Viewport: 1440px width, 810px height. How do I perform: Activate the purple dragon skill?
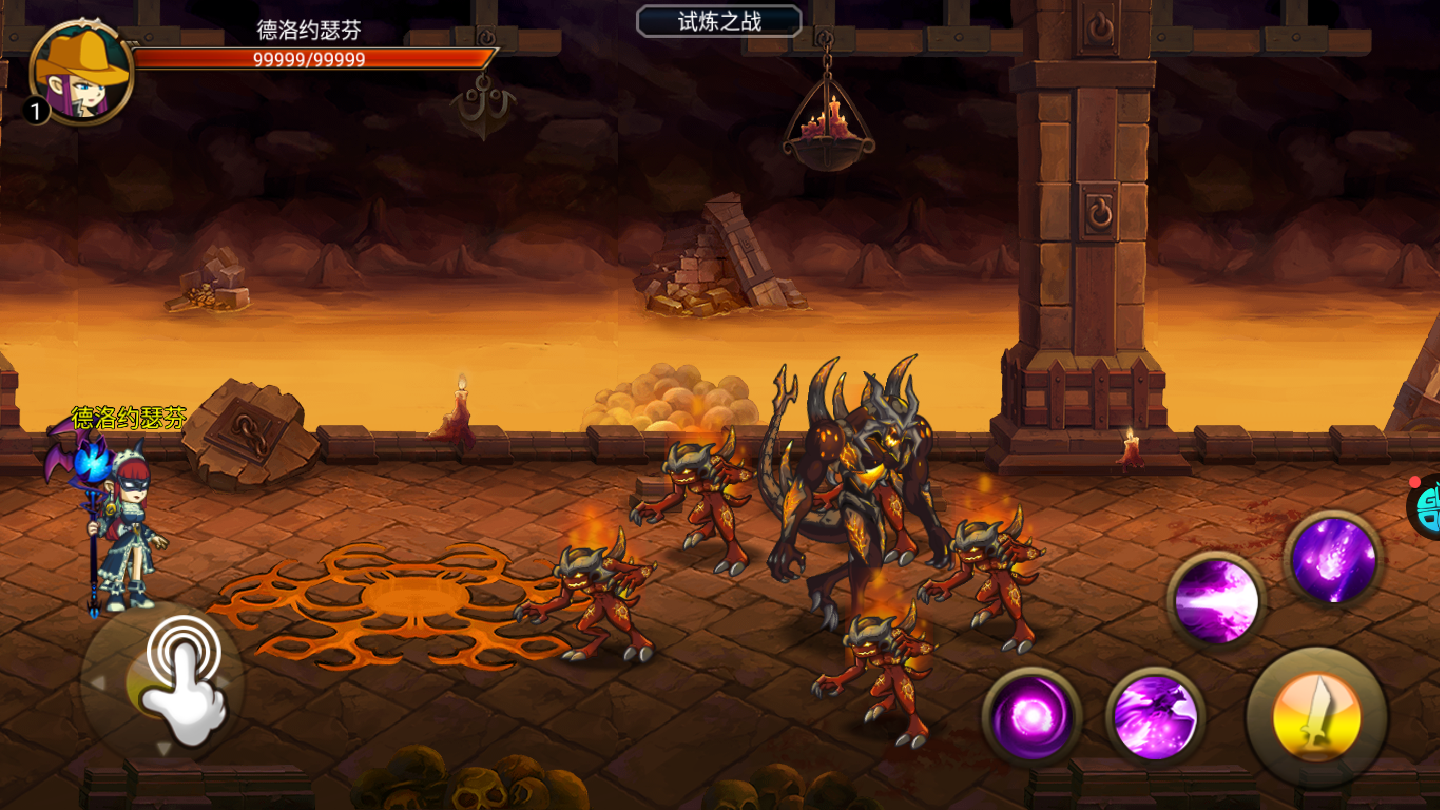(1155, 716)
